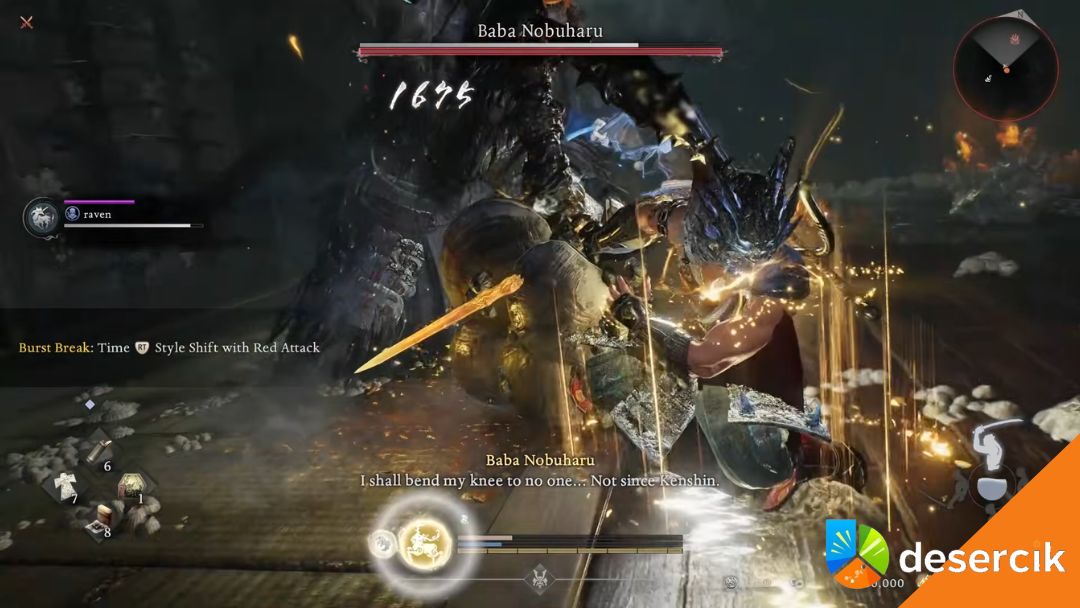
Task: Select the samurai stance weapon icon
Action: coord(992,461)
